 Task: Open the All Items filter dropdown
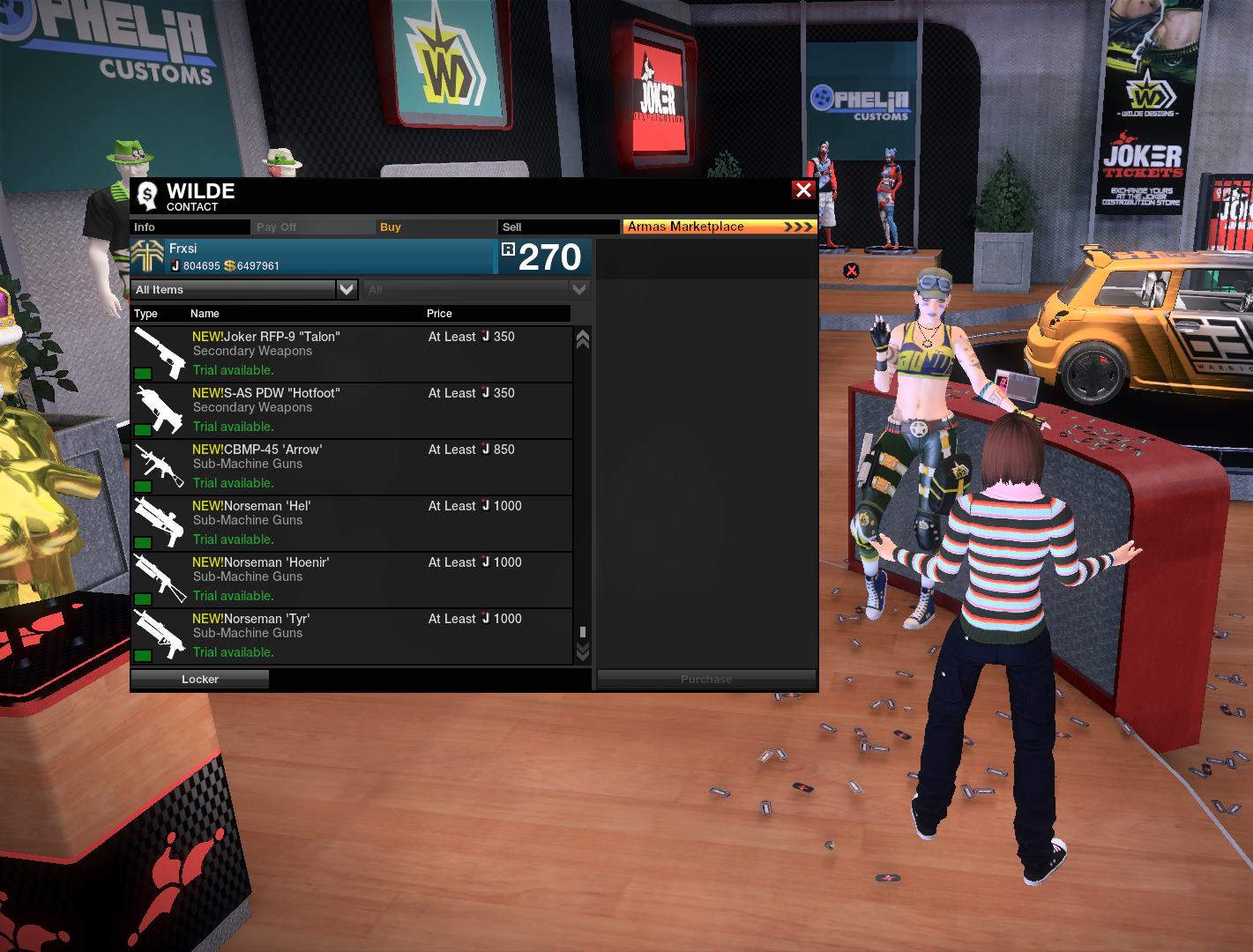[x=244, y=289]
